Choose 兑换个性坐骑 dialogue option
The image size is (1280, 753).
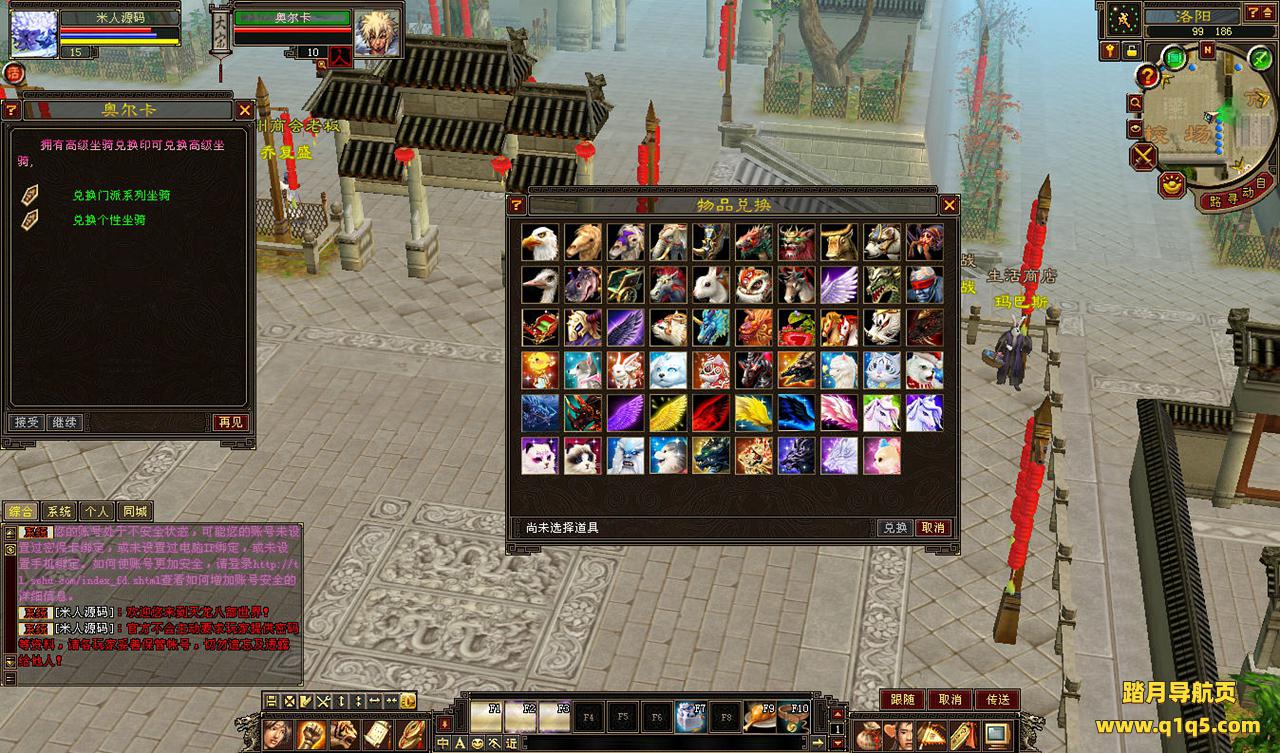click(x=109, y=220)
